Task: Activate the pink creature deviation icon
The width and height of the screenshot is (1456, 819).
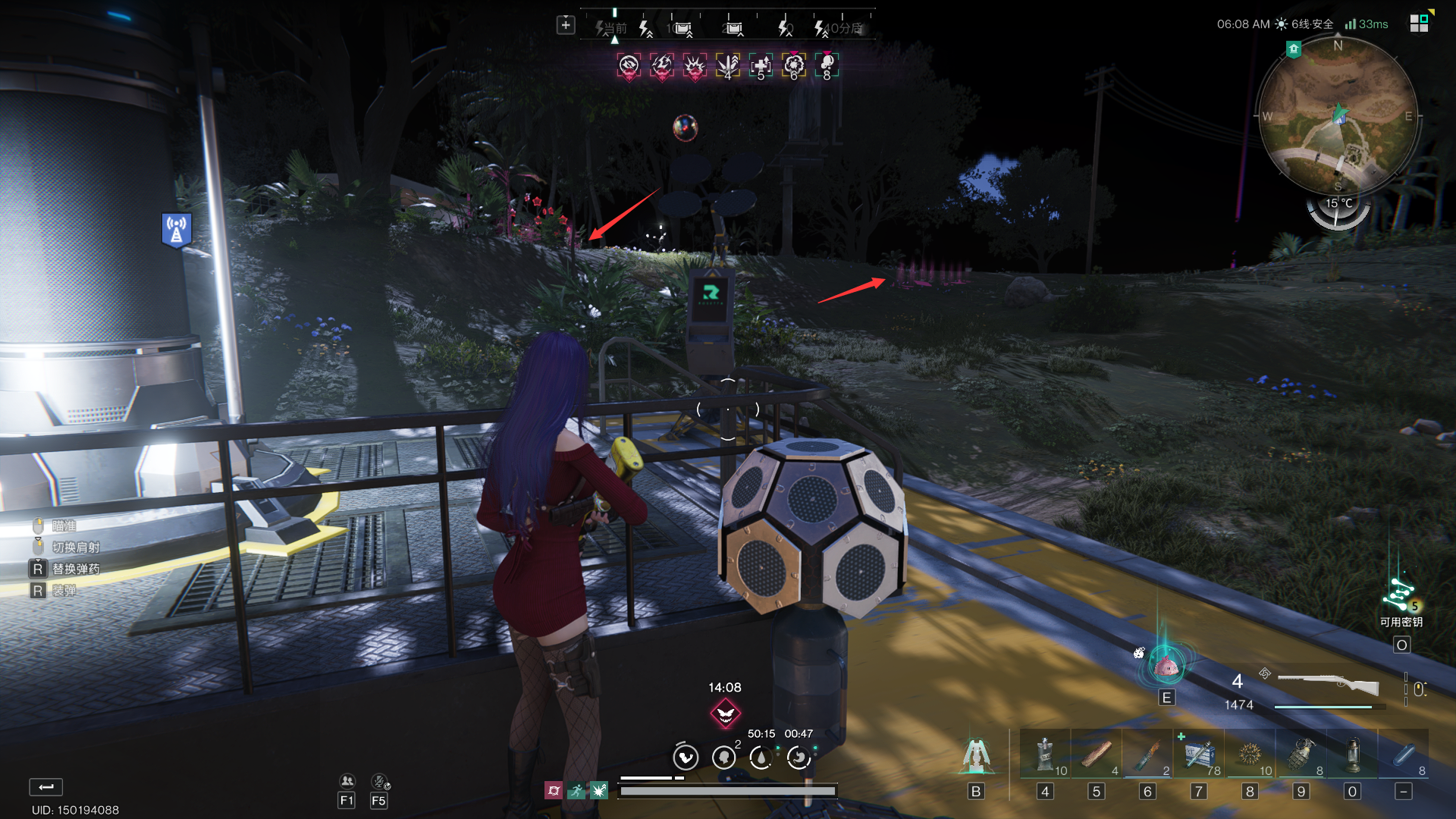Action: [1166, 666]
